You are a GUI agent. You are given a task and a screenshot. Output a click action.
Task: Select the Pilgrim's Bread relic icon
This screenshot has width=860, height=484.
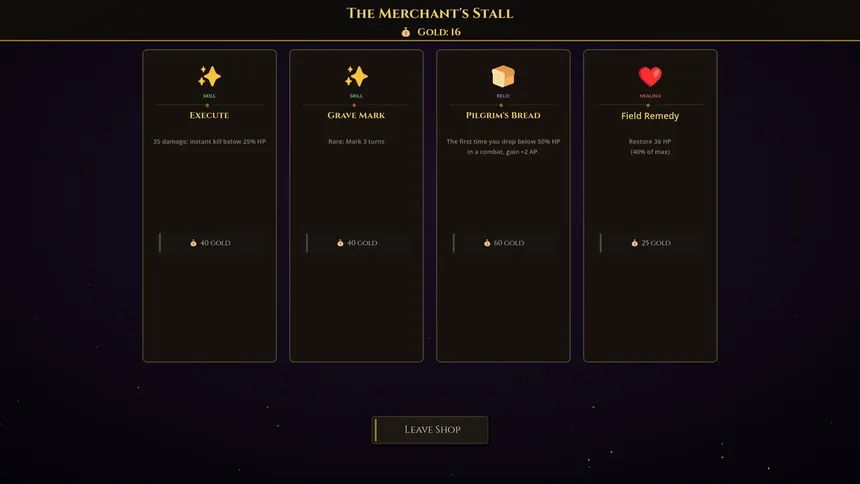tap(503, 77)
